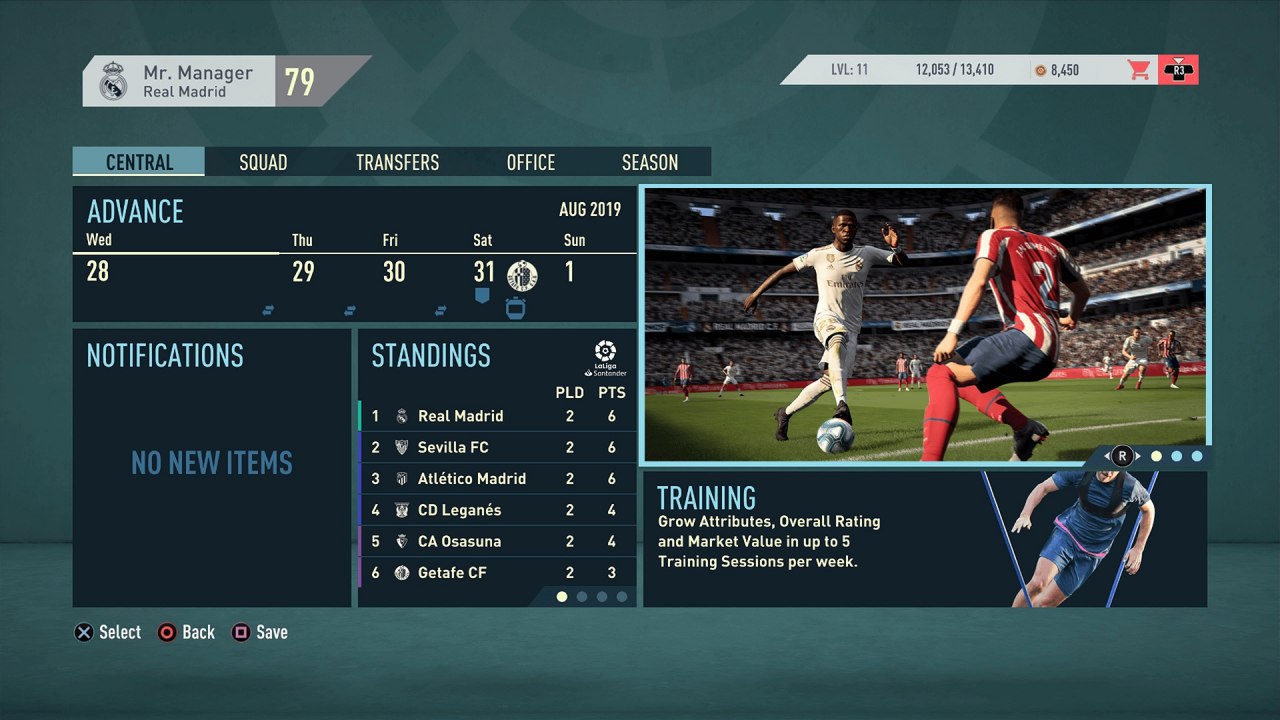This screenshot has height=720, width=1280.
Task: Open the Training feature tile
Action: tap(924, 538)
